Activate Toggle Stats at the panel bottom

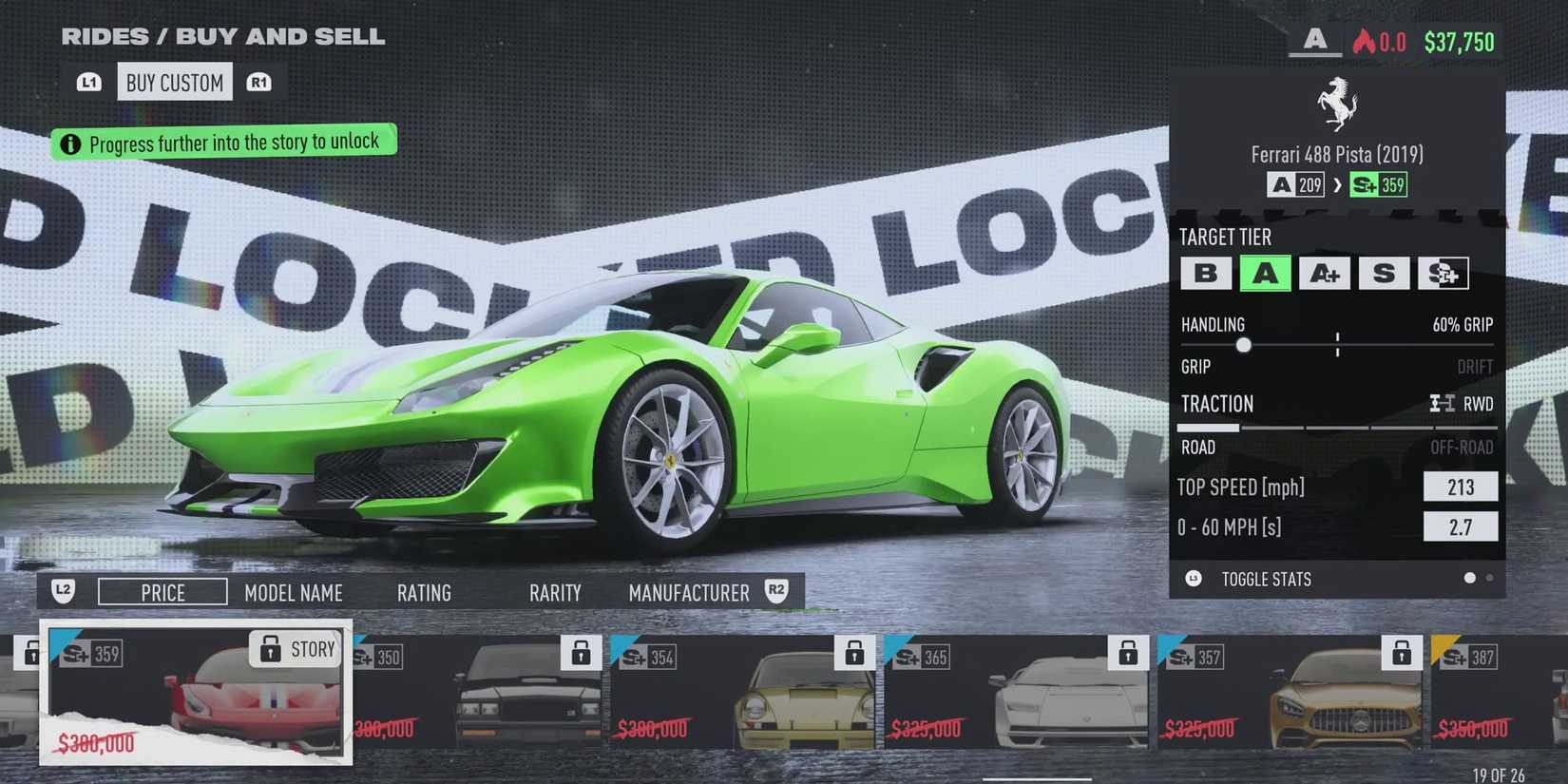click(x=1267, y=579)
